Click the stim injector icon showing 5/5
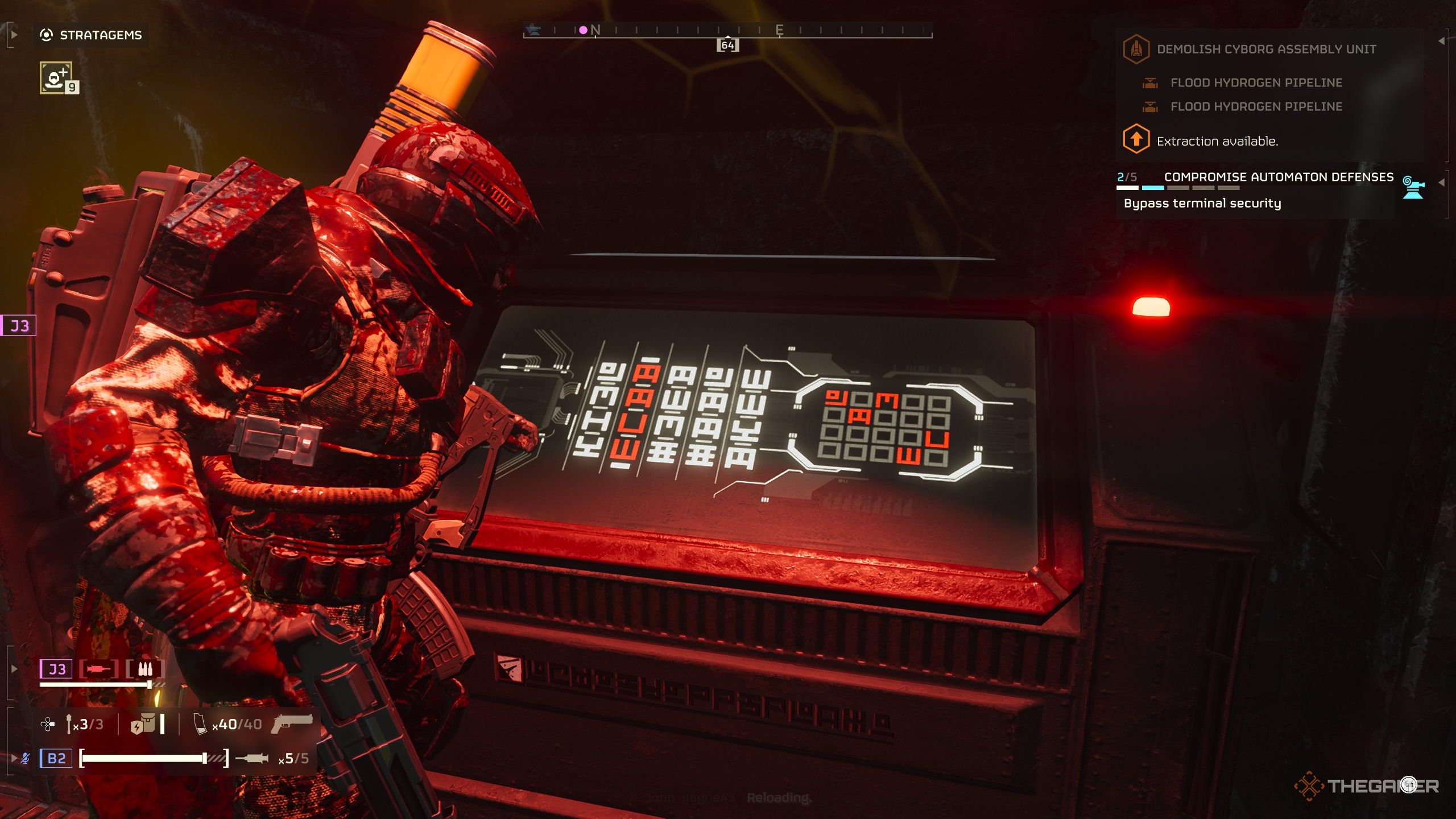The height and width of the screenshot is (819, 1456). point(251,758)
